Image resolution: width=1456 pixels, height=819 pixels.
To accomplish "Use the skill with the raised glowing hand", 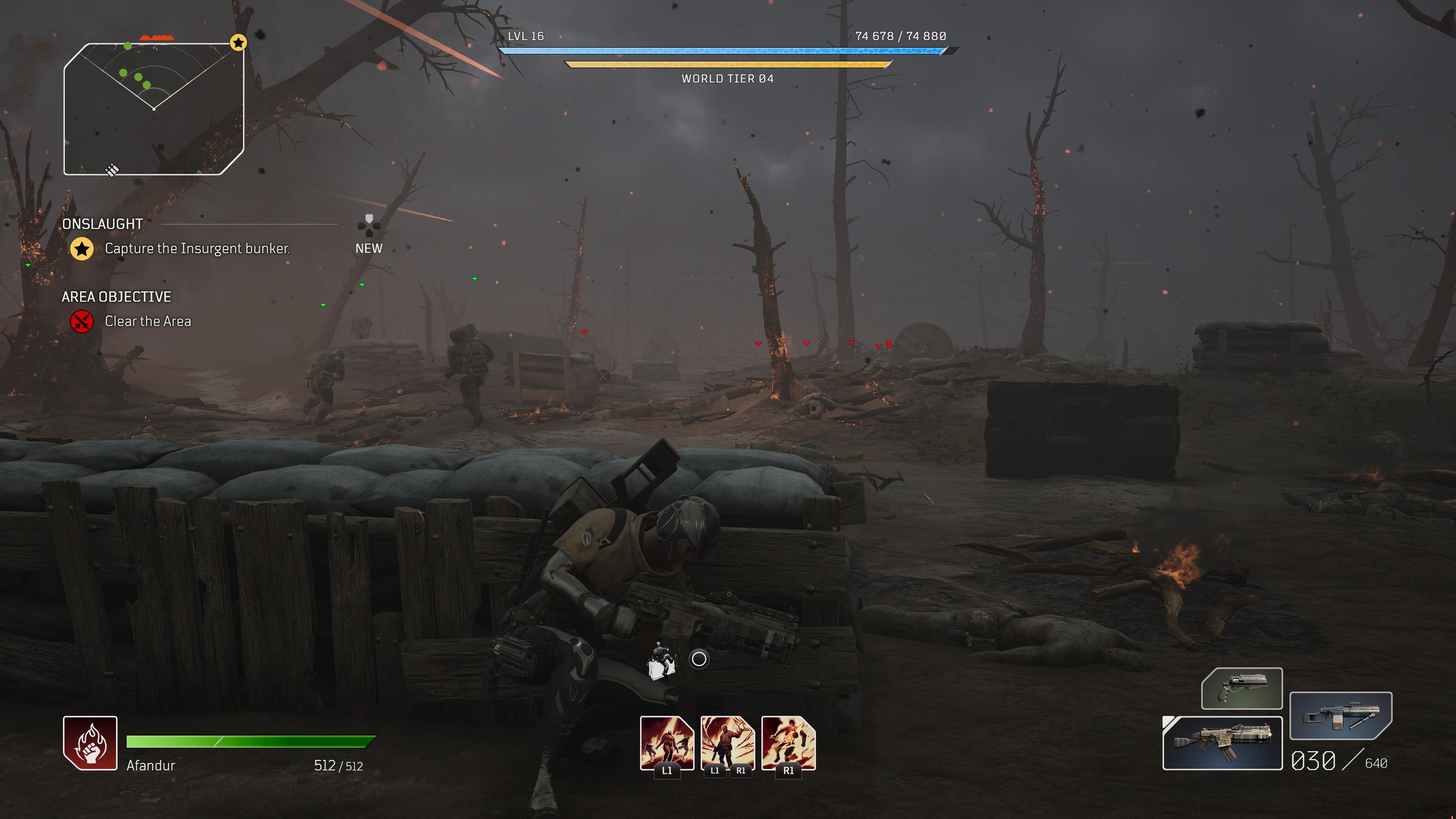I will [728, 743].
